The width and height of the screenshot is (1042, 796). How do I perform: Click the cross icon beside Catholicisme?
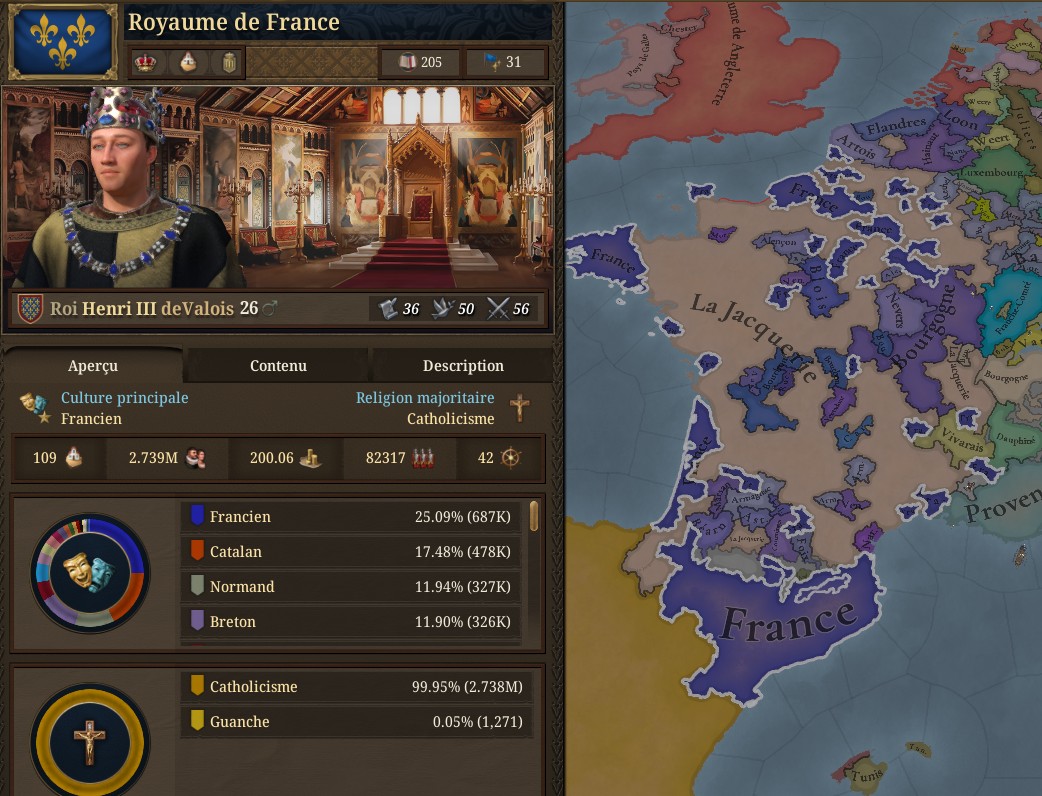[x=519, y=407]
